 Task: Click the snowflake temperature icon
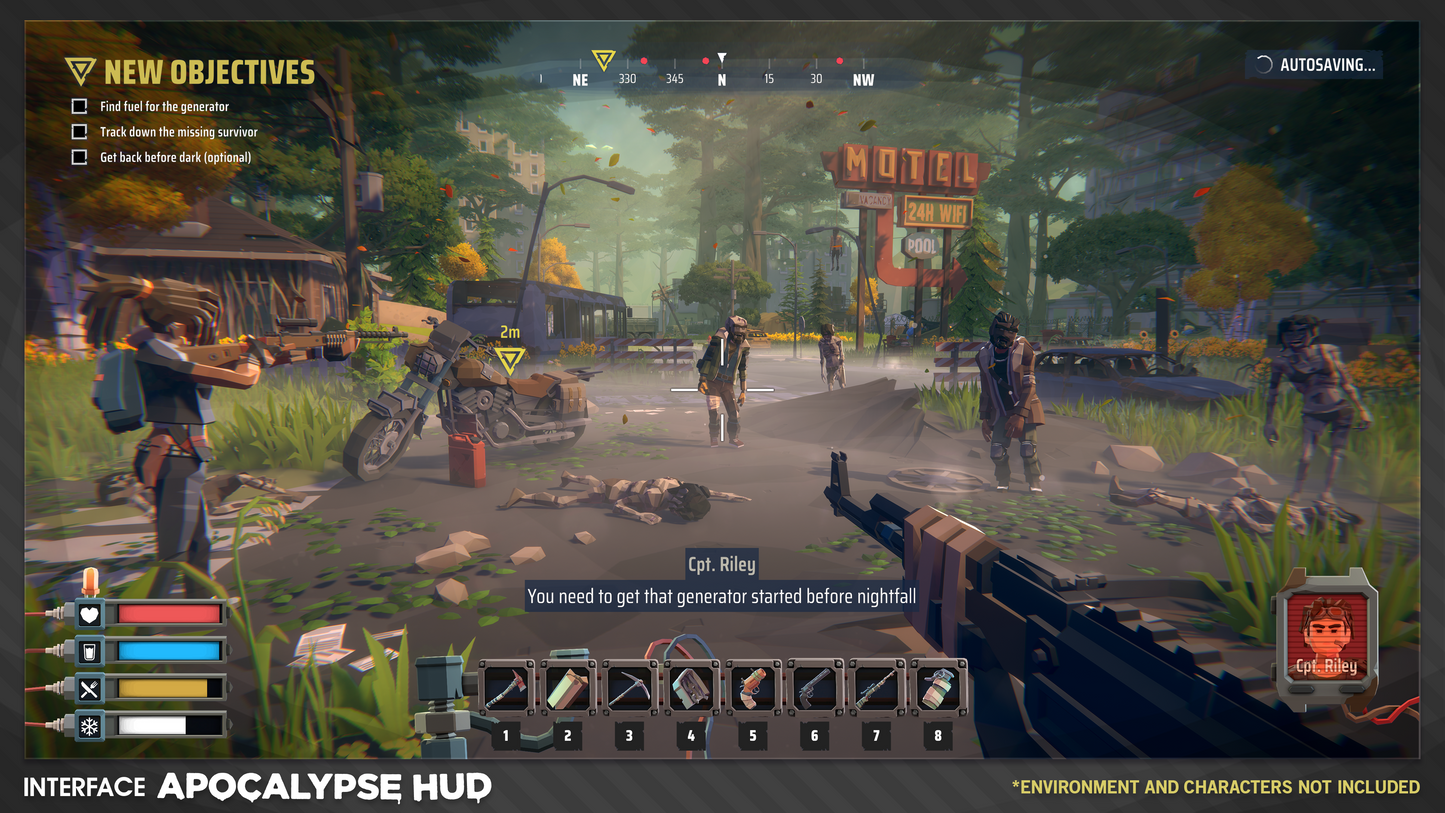pos(90,725)
